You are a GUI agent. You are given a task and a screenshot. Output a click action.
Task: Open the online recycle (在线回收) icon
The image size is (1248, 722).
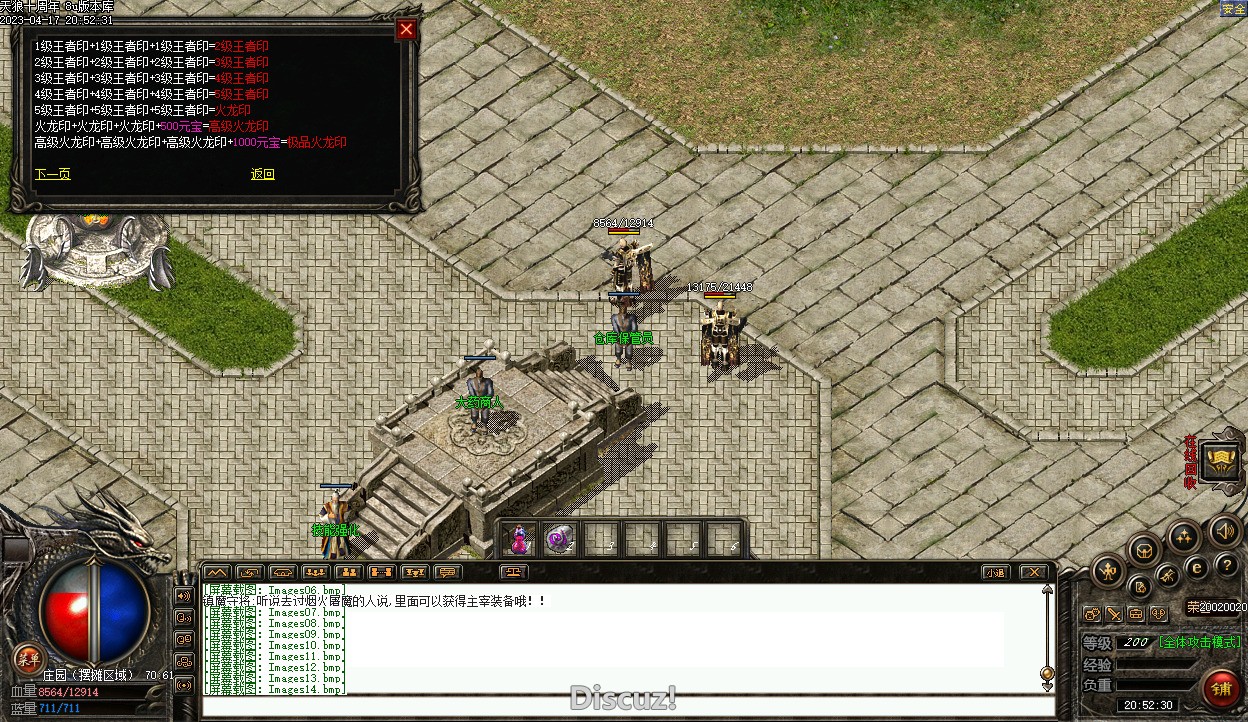[1222, 462]
